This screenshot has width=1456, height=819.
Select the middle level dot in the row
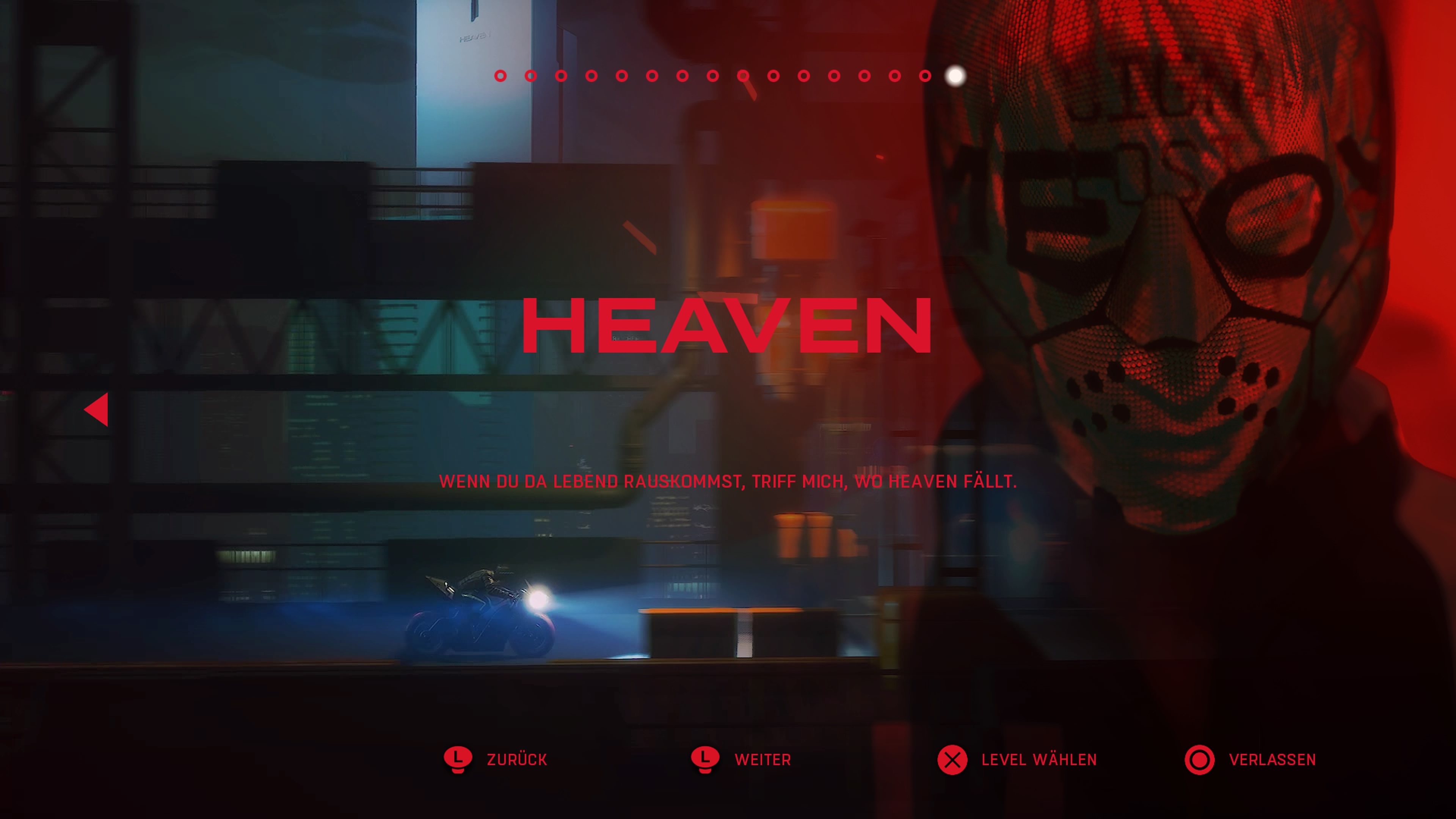click(x=727, y=76)
